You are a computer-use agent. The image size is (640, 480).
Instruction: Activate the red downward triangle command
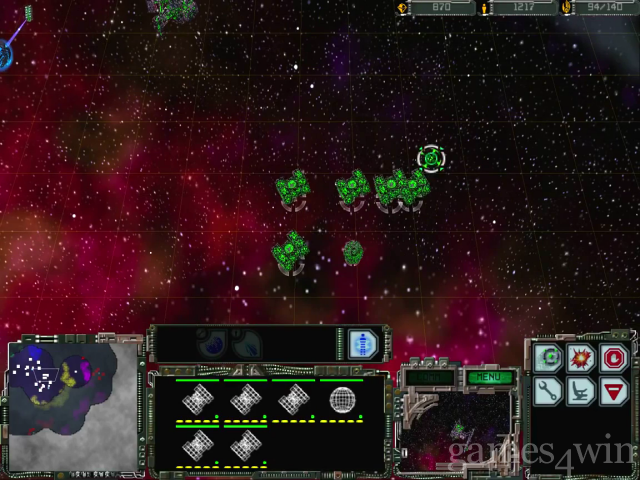[614, 391]
